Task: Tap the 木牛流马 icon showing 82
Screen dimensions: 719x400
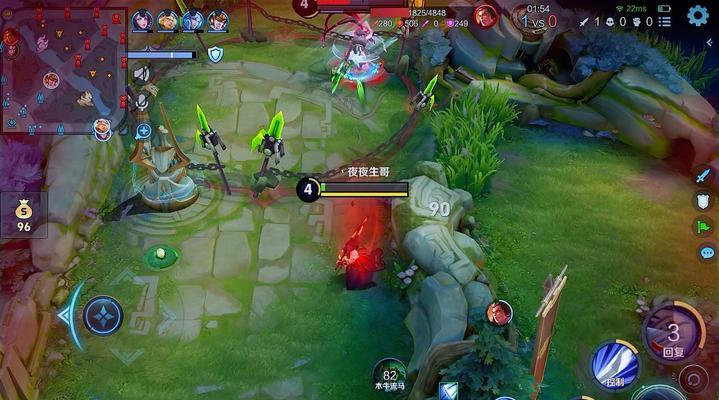Action: [x=390, y=376]
